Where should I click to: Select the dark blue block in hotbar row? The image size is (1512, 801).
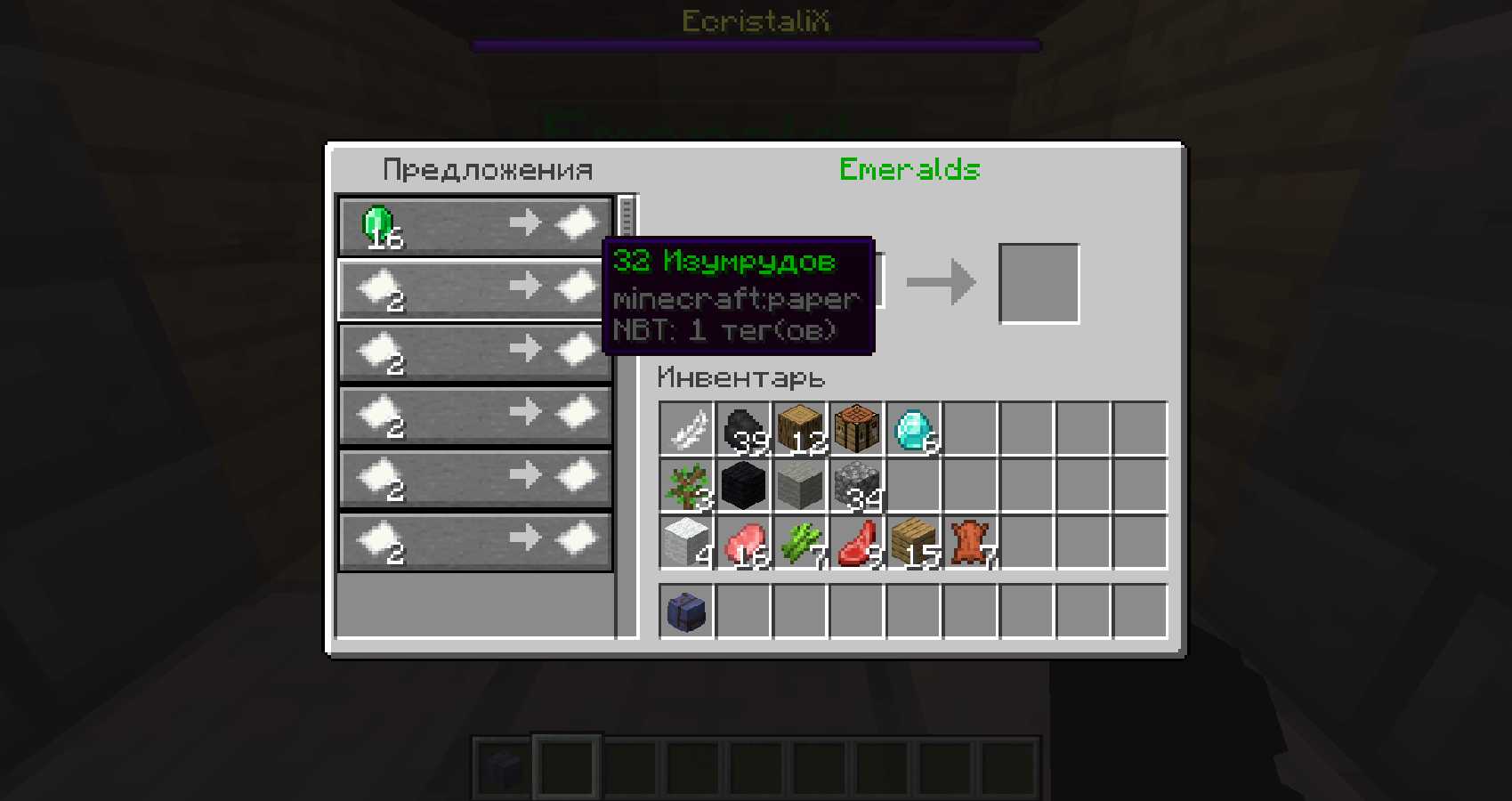[x=687, y=611]
